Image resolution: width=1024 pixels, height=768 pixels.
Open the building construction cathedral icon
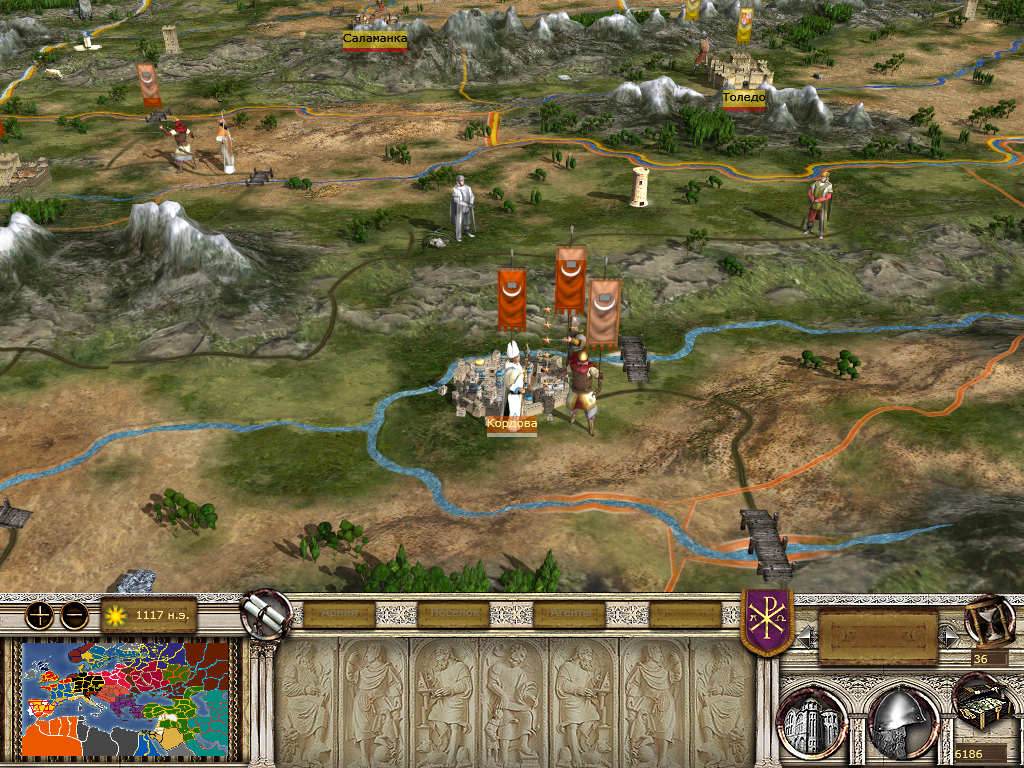(x=813, y=720)
